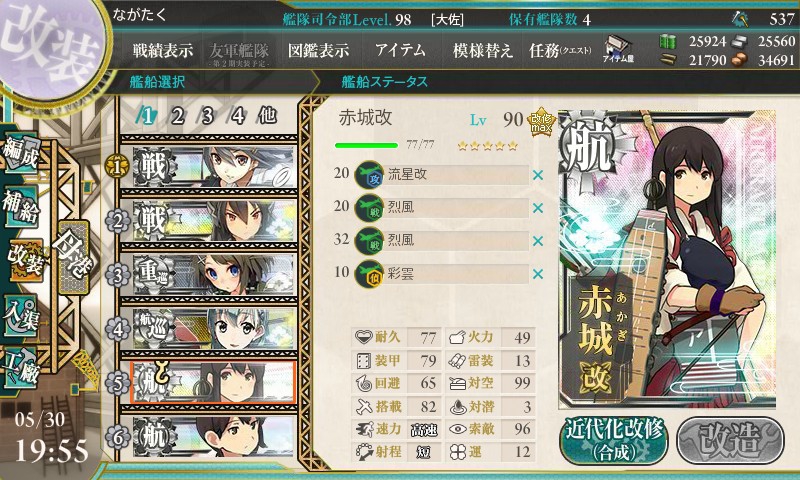Open the 戦績表示 records menu

tap(164, 51)
